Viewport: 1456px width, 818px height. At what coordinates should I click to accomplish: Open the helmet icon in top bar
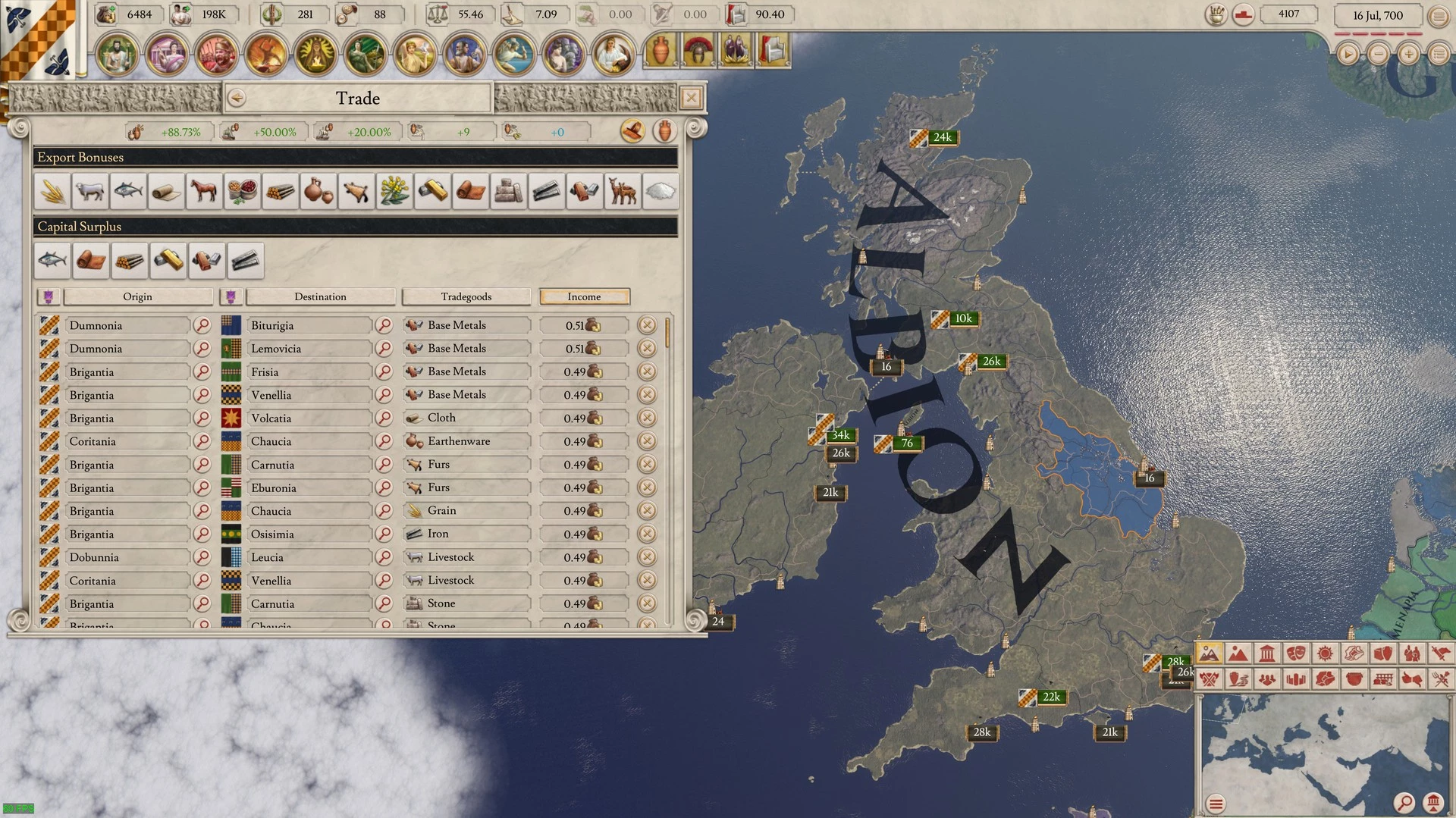tap(698, 52)
